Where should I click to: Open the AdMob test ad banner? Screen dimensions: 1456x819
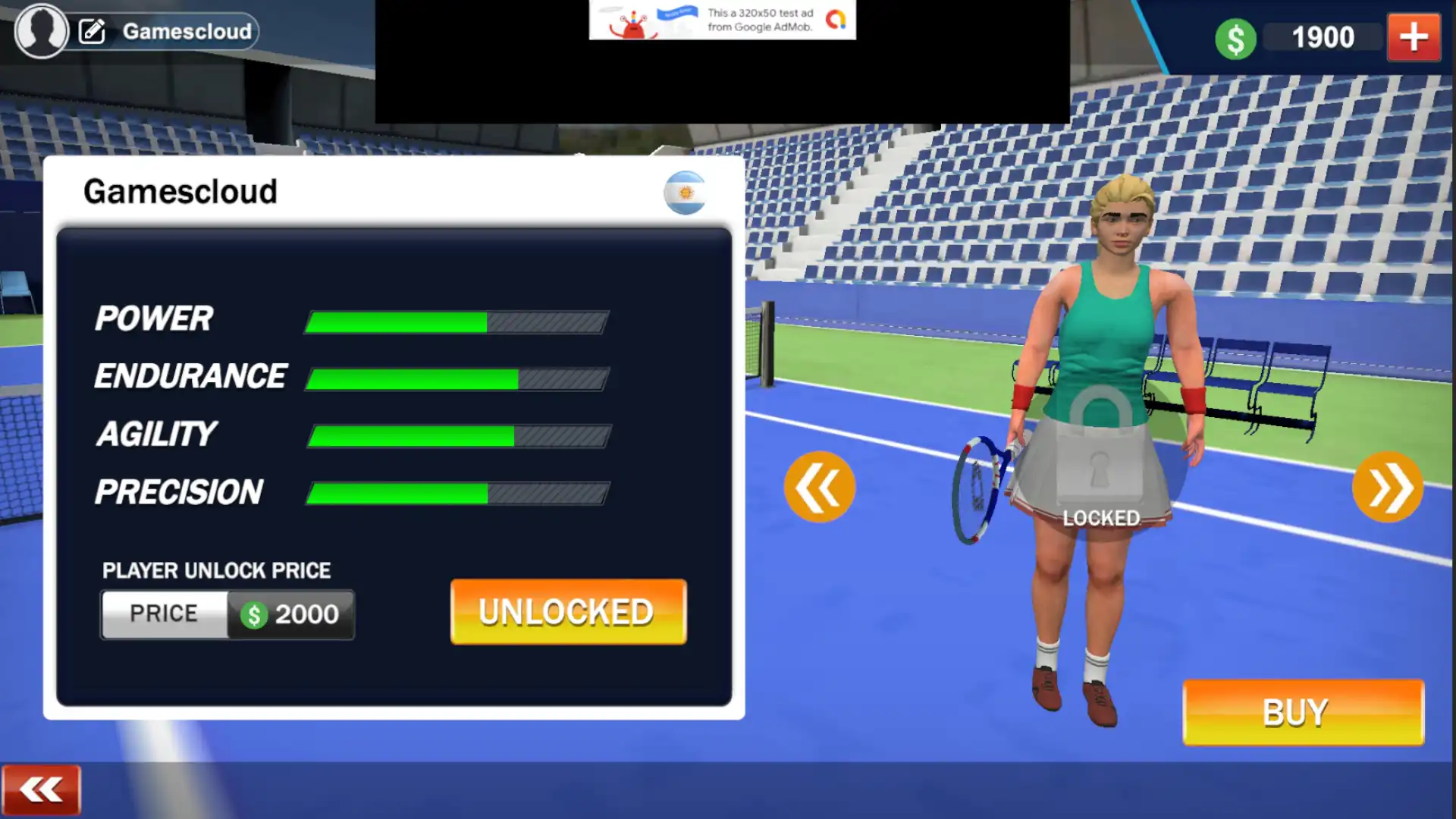click(722, 20)
